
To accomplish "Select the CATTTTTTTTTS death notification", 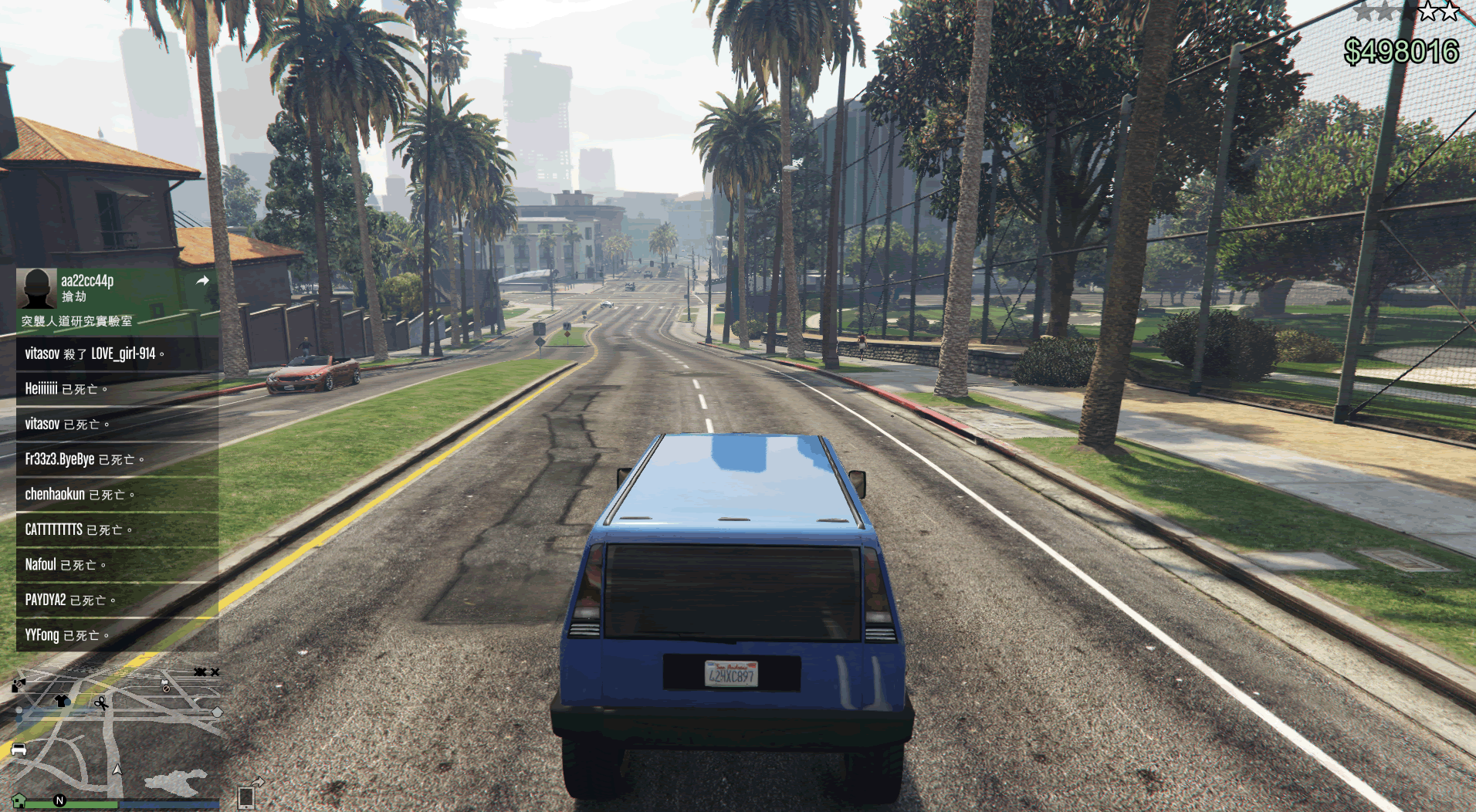I will (x=117, y=529).
